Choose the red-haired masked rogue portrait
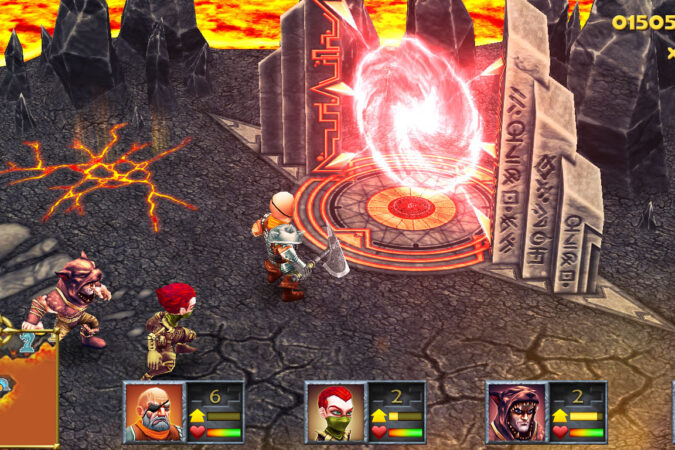 [336, 411]
